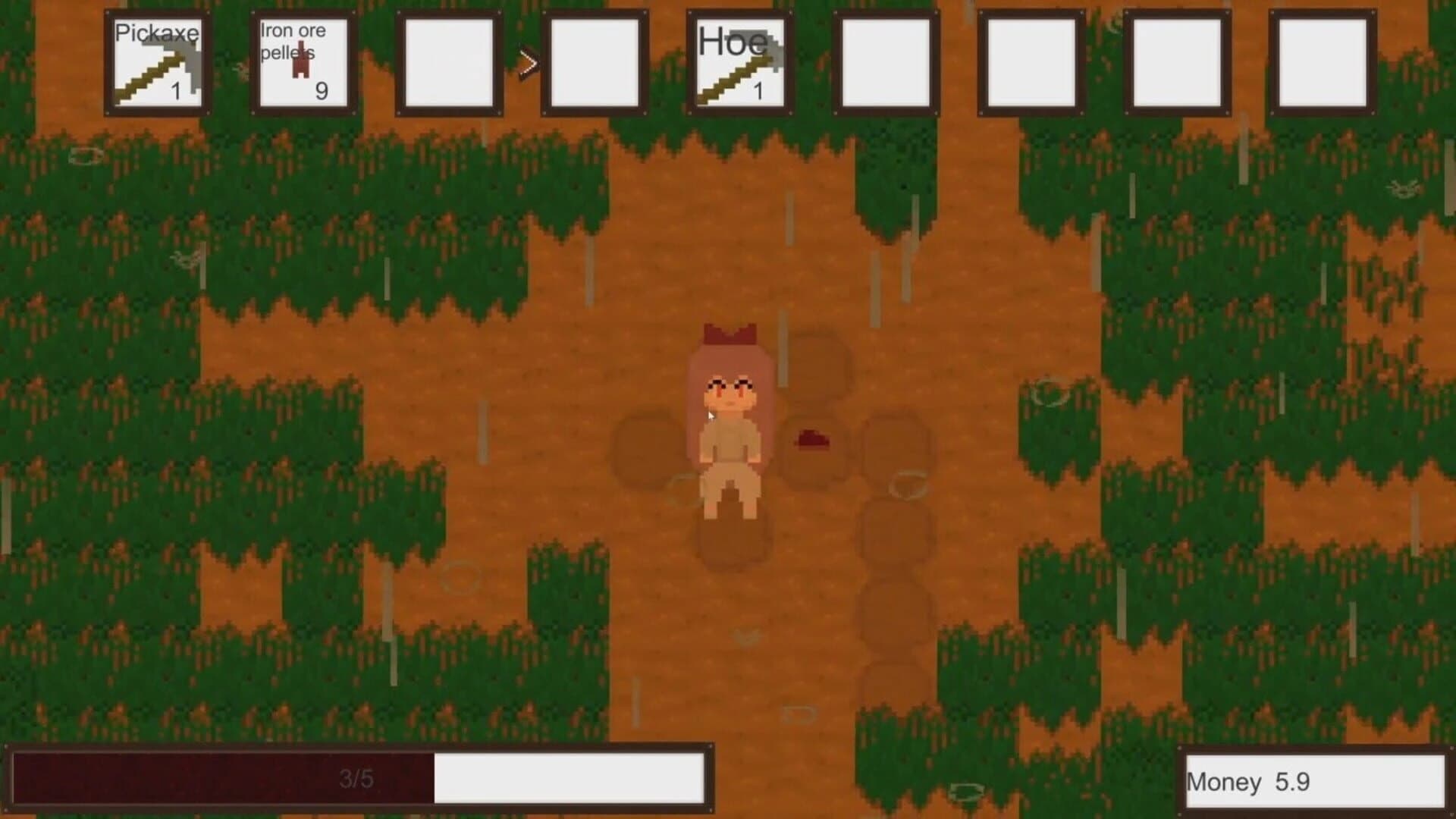Click the white stamina bar at the bottom
1456x819 pixels.
[x=569, y=777]
